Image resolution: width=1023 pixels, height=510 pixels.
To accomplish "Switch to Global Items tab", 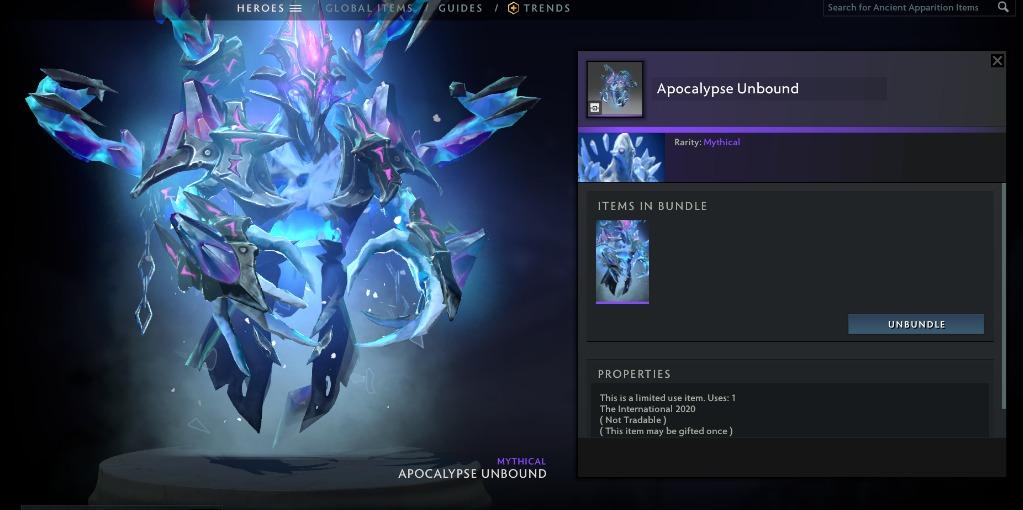I will (x=369, y=8).
